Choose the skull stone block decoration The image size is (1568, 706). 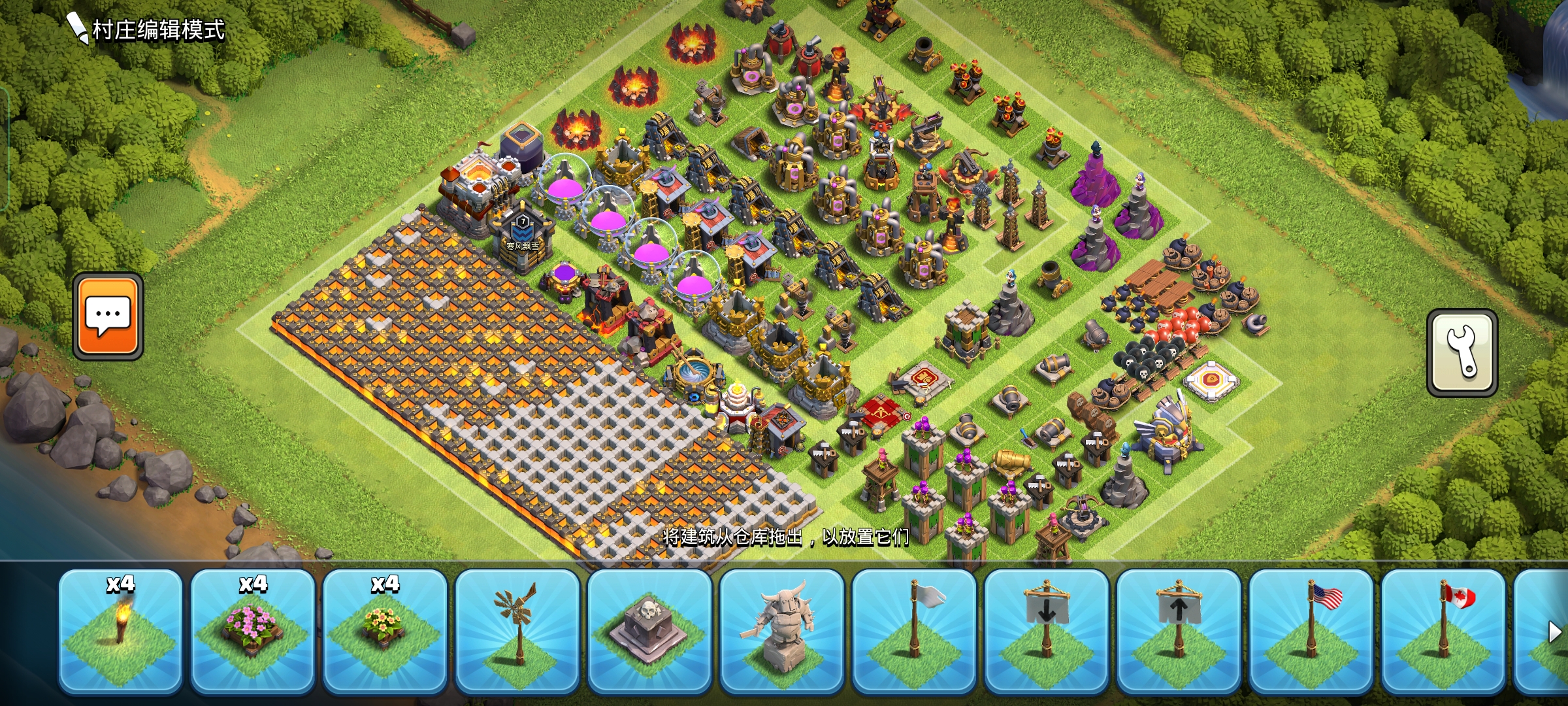tap(649, 631)
